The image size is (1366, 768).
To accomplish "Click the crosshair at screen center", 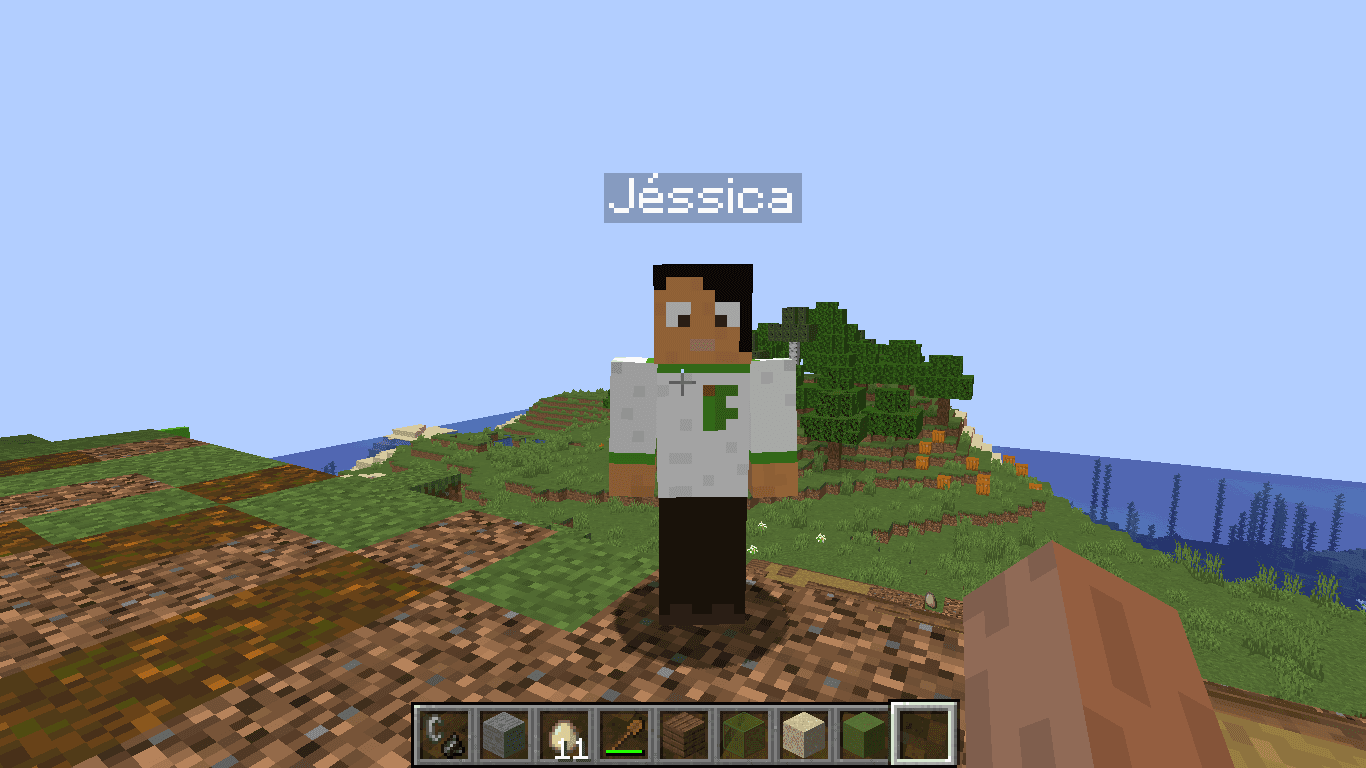I will click(x=683, y=384).
